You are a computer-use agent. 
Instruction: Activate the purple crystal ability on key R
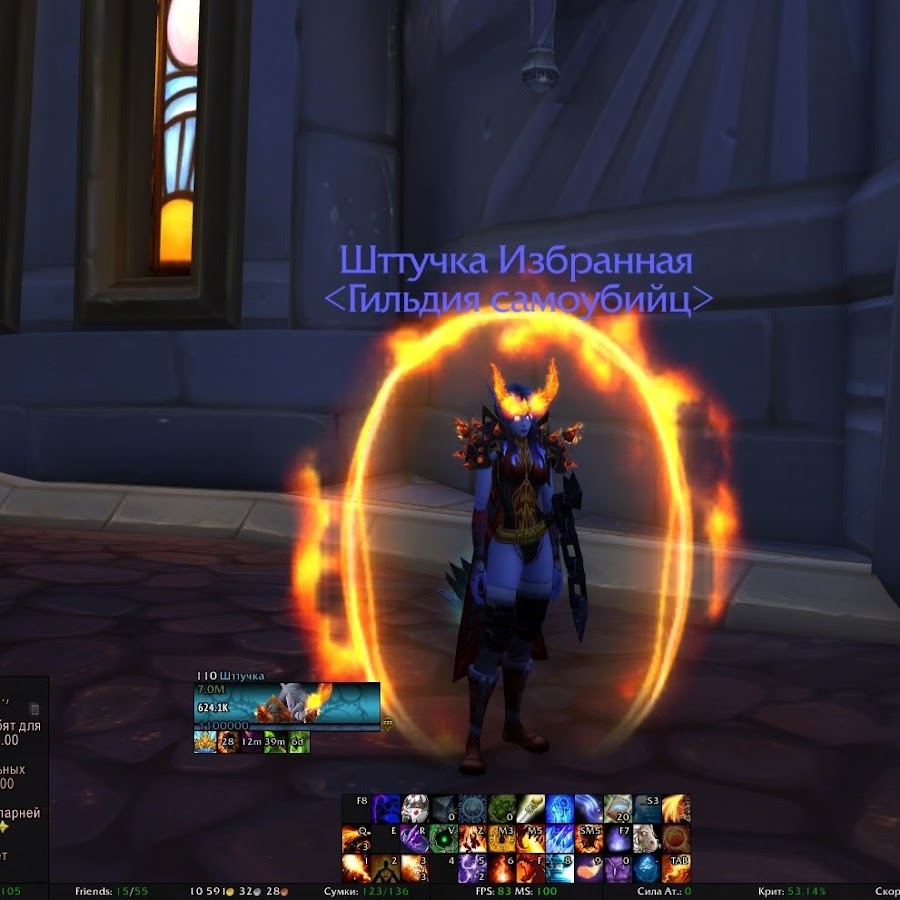tap(414, 838)
